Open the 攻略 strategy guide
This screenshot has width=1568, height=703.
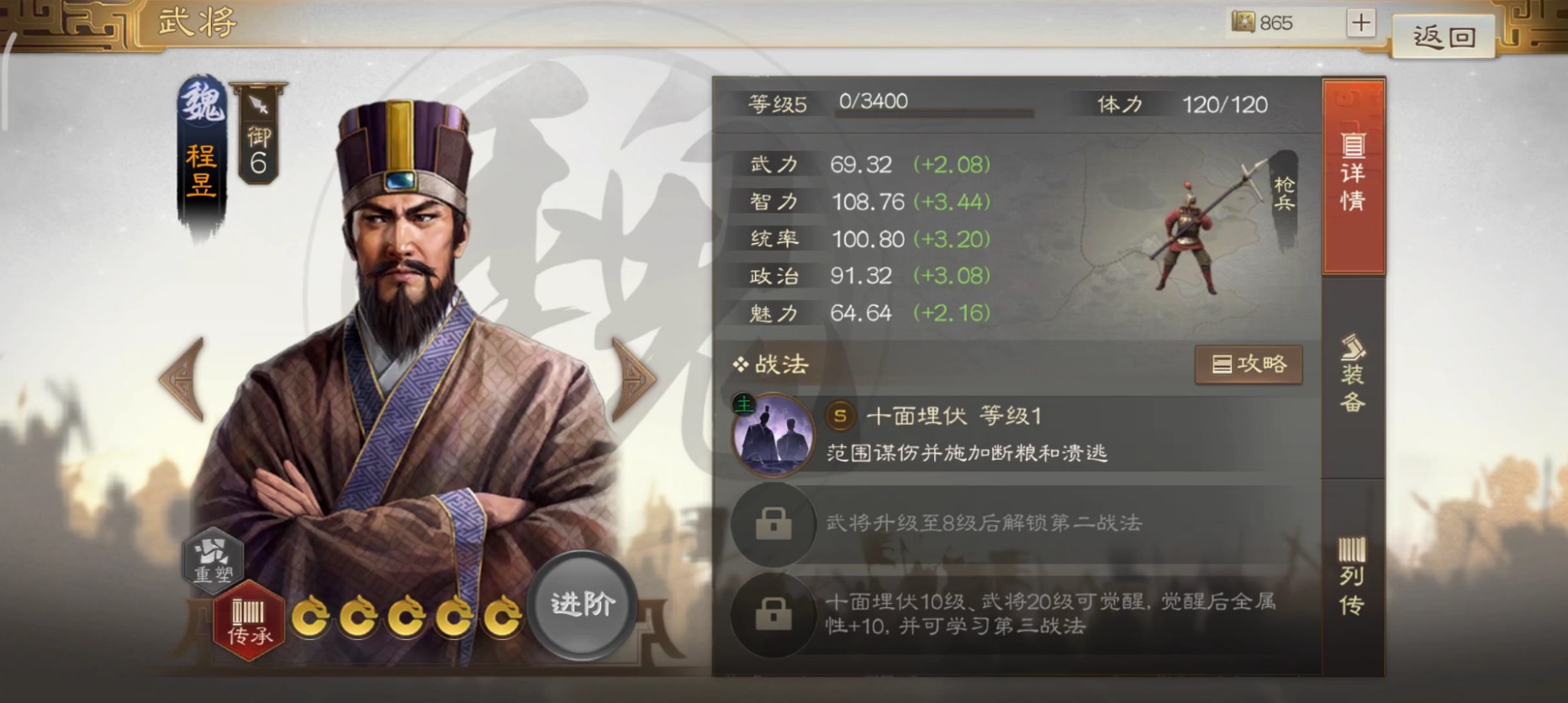click(1249, 365)
